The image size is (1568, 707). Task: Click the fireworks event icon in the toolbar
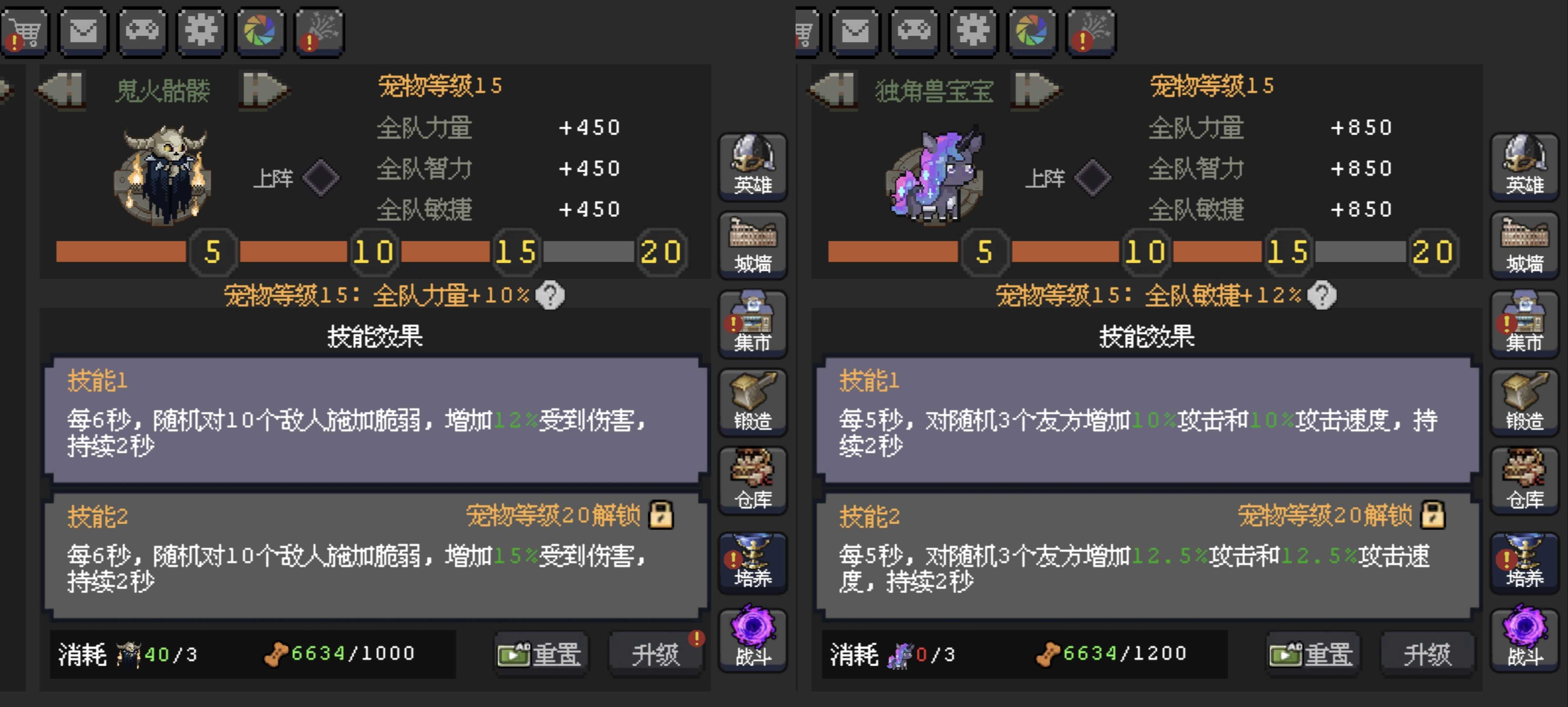319,32
